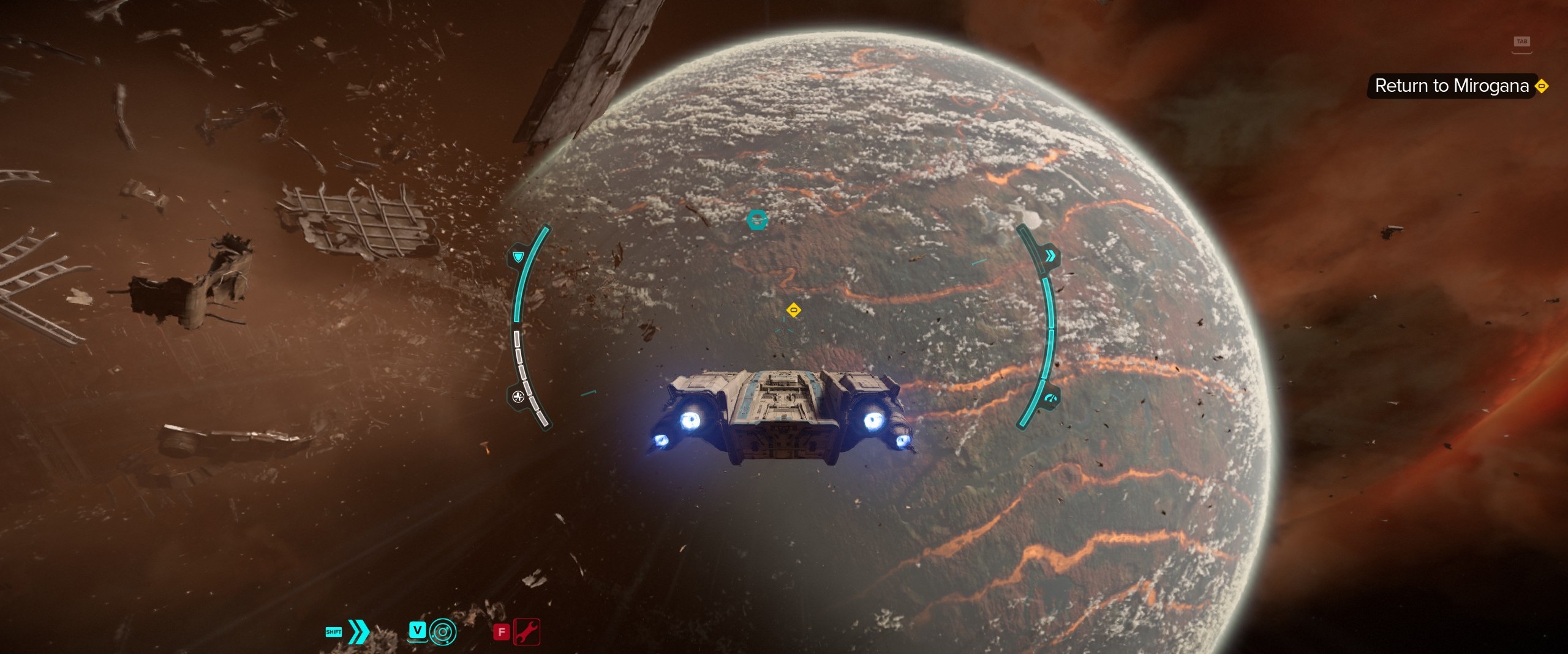The image size is (1568, 654).
Task: Activate the circular target-lock ability icon
Action: coord(442,631)
